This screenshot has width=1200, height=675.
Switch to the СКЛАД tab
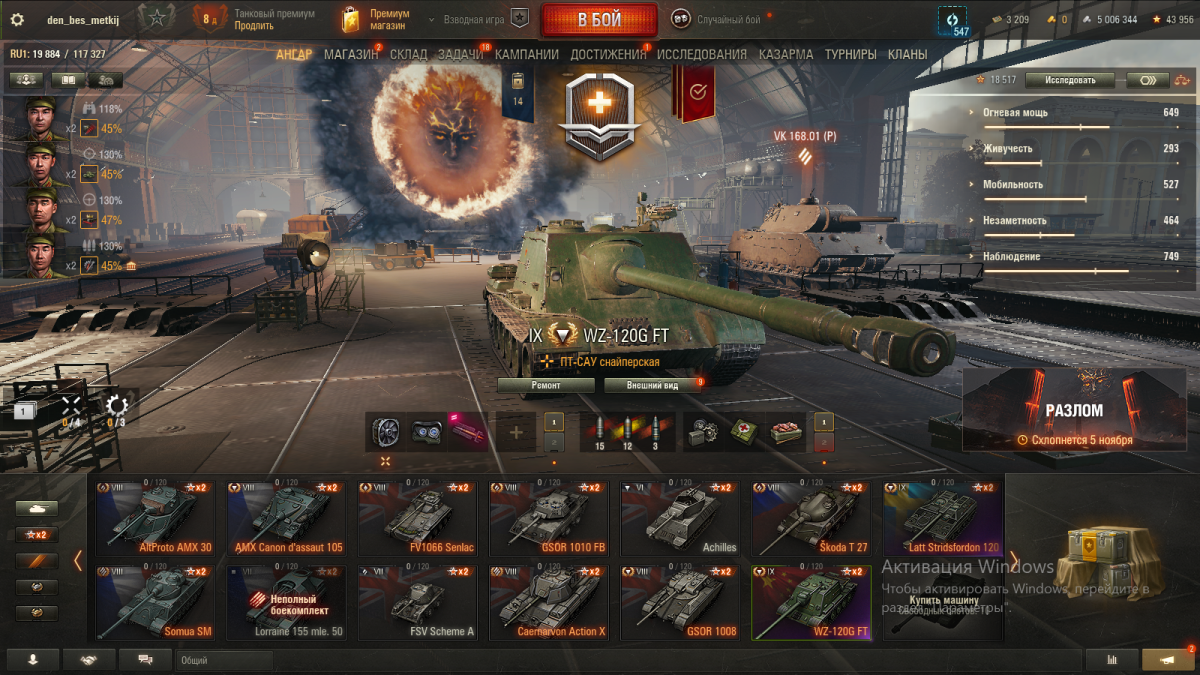point(408,55)
